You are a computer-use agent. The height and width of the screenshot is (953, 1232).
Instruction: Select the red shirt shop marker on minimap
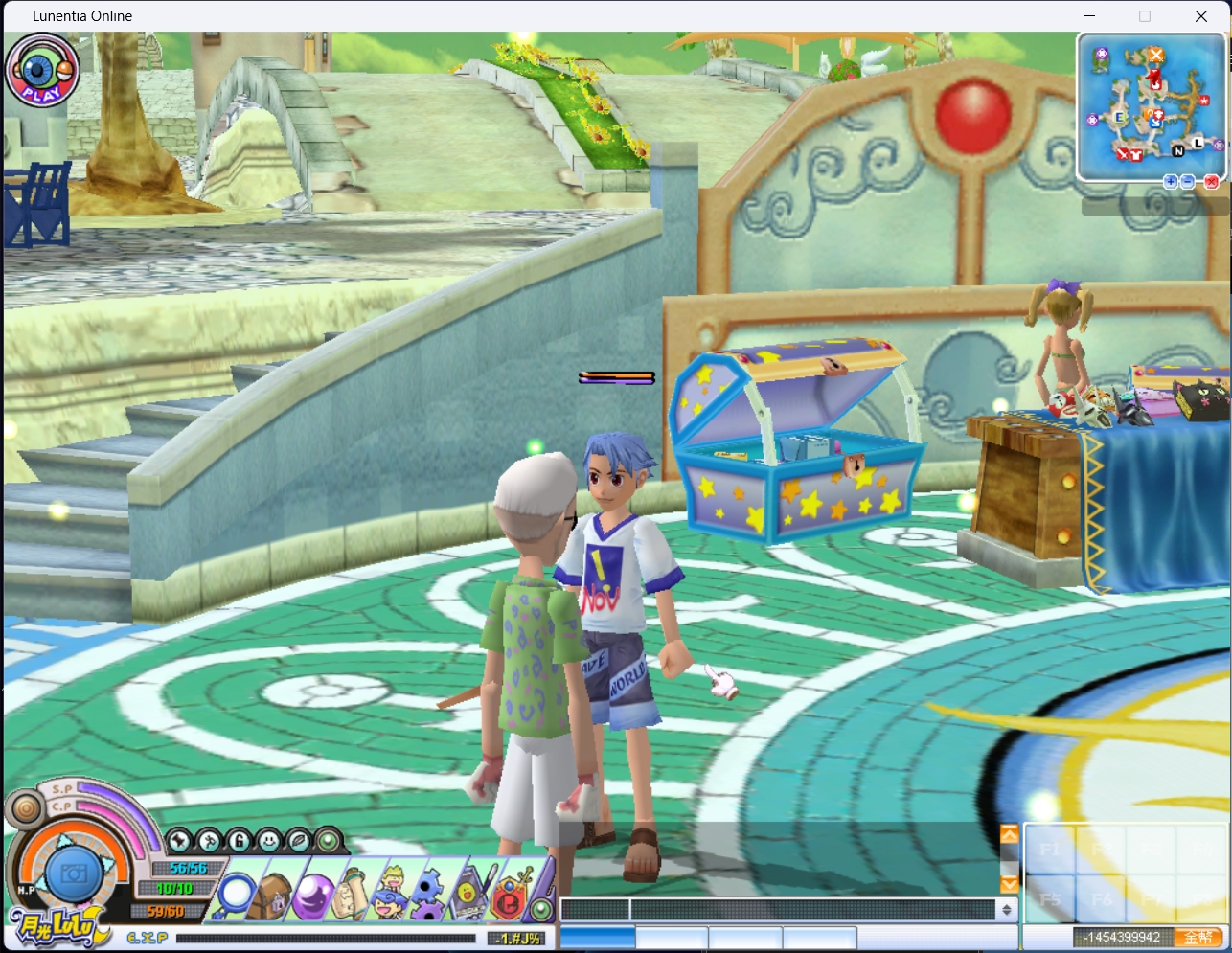[1136, 154]
